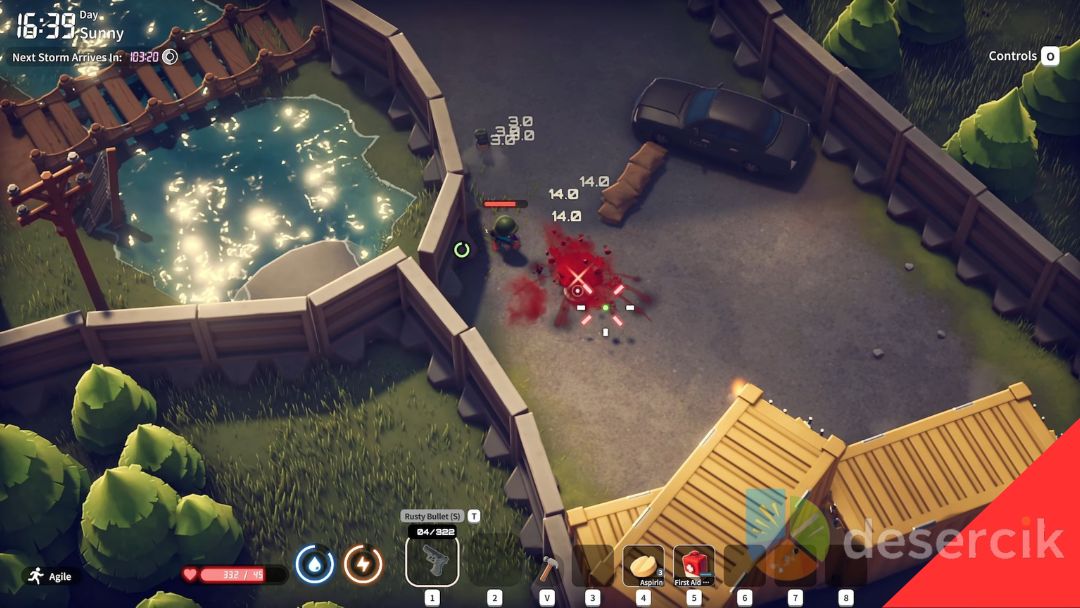Viewport: 1080px width, 608px height.
Task: Choose the hammer melee slot
Action: point(547,568)
